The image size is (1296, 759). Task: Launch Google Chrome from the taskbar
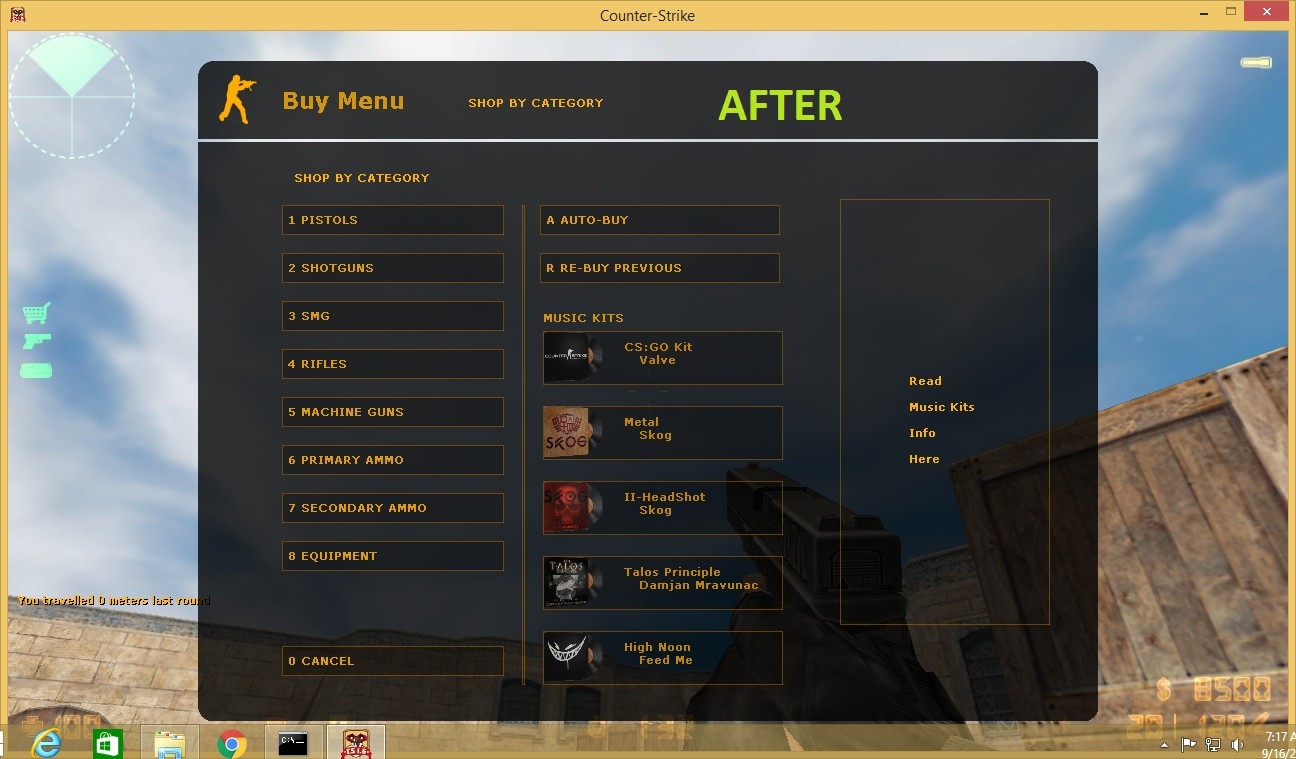[x=232, y=743]
